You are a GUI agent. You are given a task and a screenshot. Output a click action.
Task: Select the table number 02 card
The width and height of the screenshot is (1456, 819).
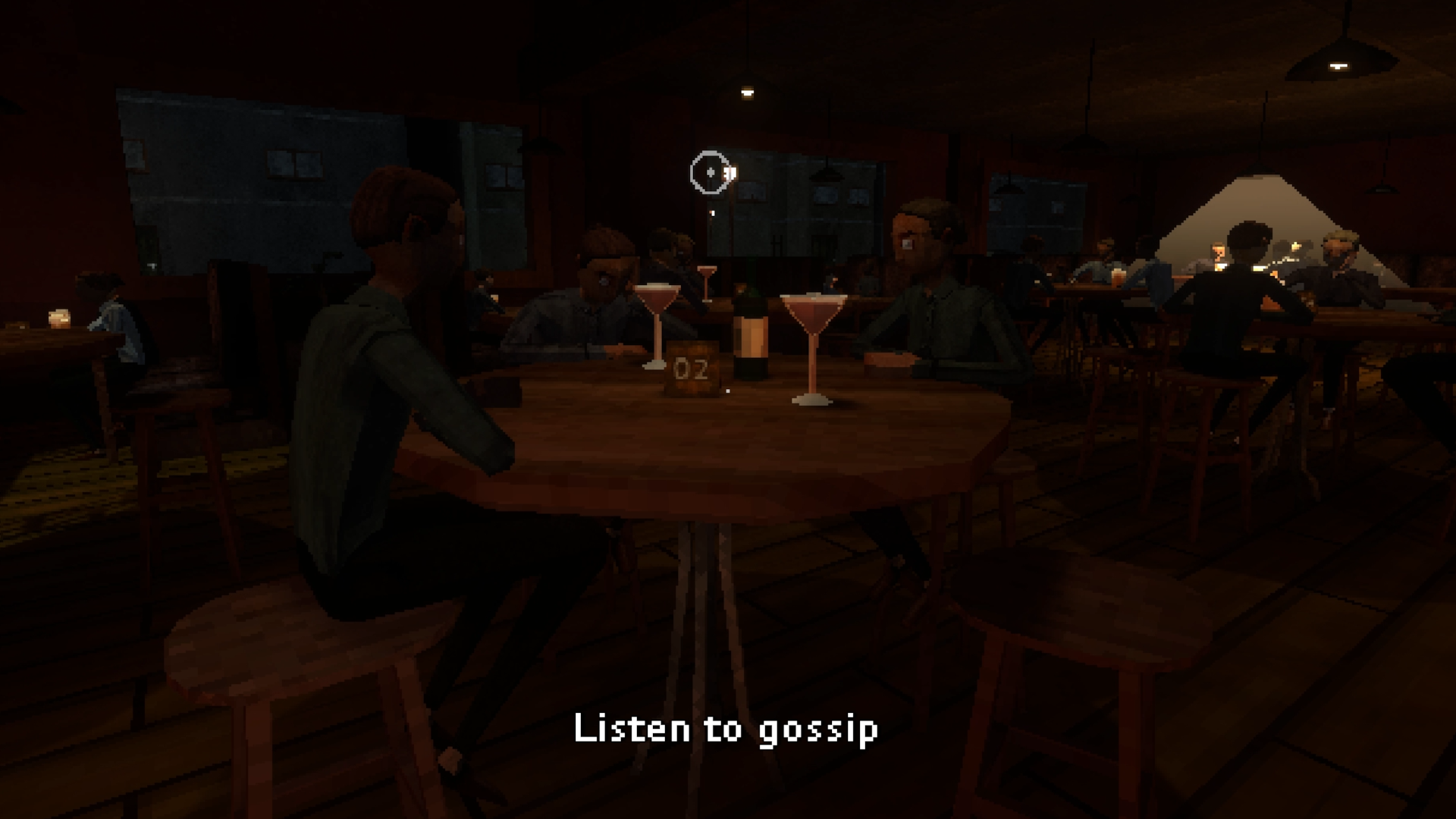(691, 370)
